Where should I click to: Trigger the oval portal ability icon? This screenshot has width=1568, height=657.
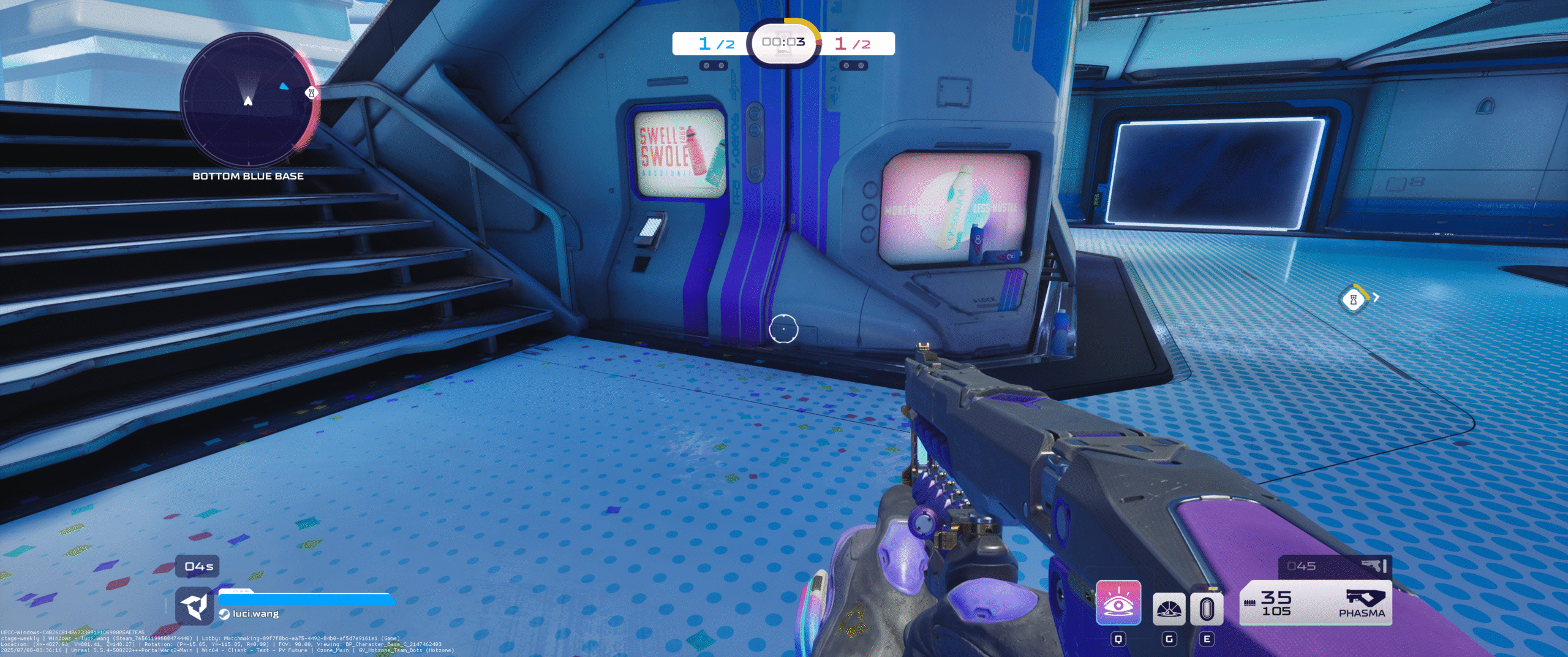click(x=1207, y=609)
